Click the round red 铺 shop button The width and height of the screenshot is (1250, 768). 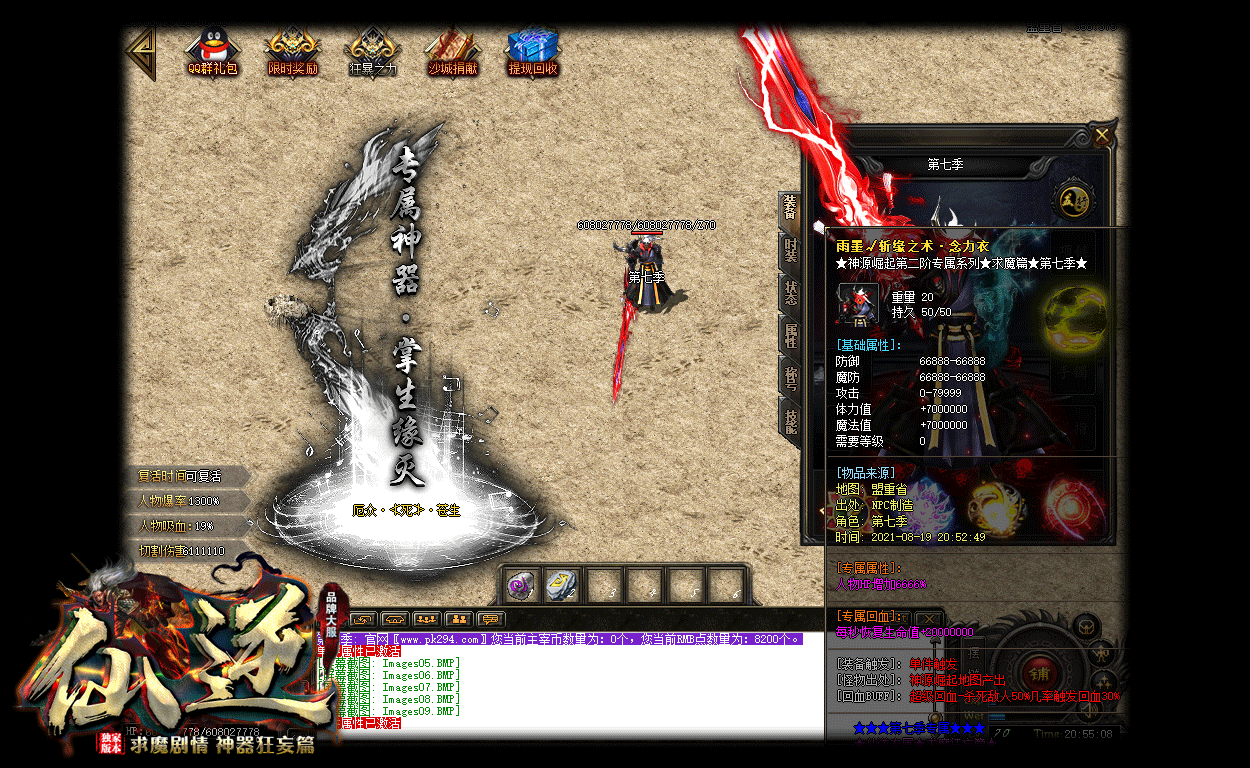tap(1034, 667)
